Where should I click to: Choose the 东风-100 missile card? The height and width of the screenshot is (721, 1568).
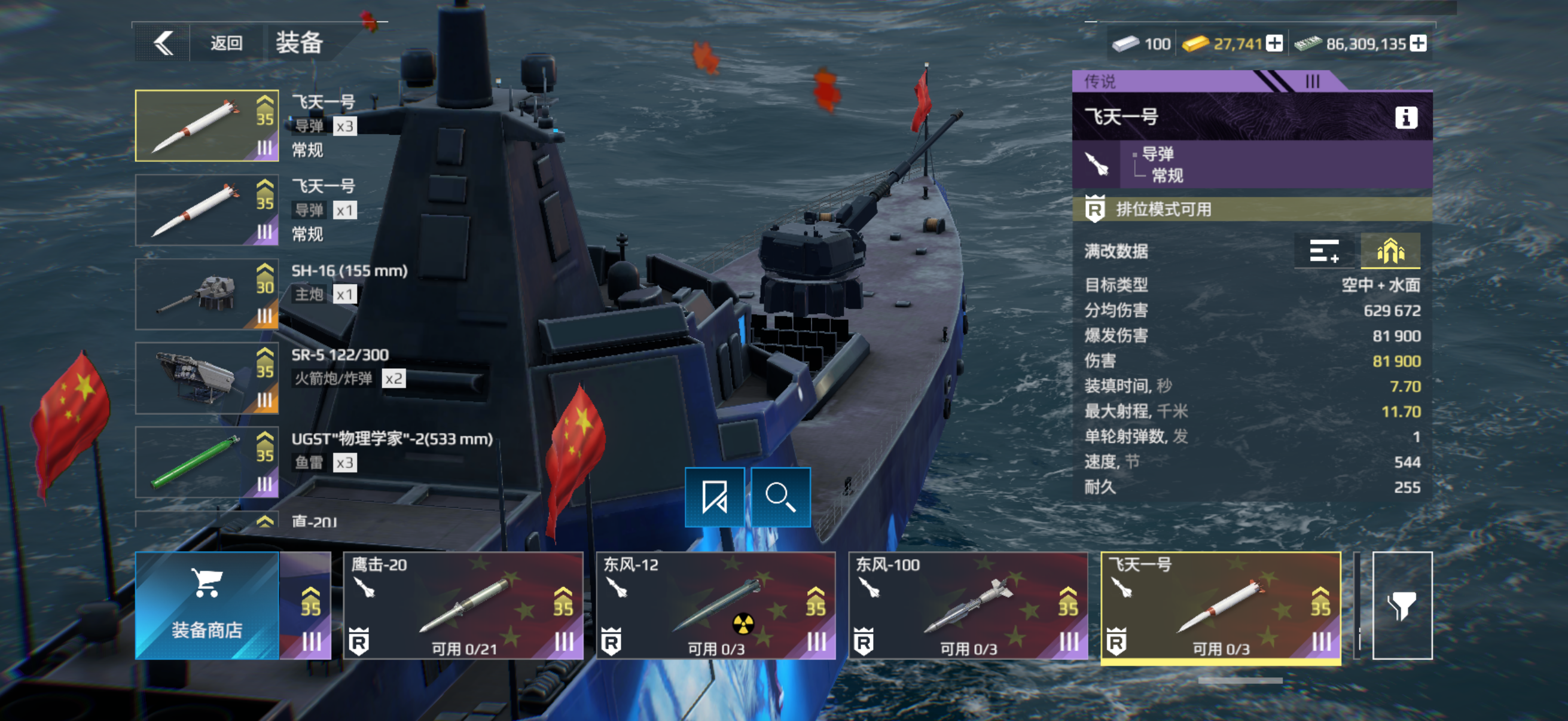coord(968,606)
